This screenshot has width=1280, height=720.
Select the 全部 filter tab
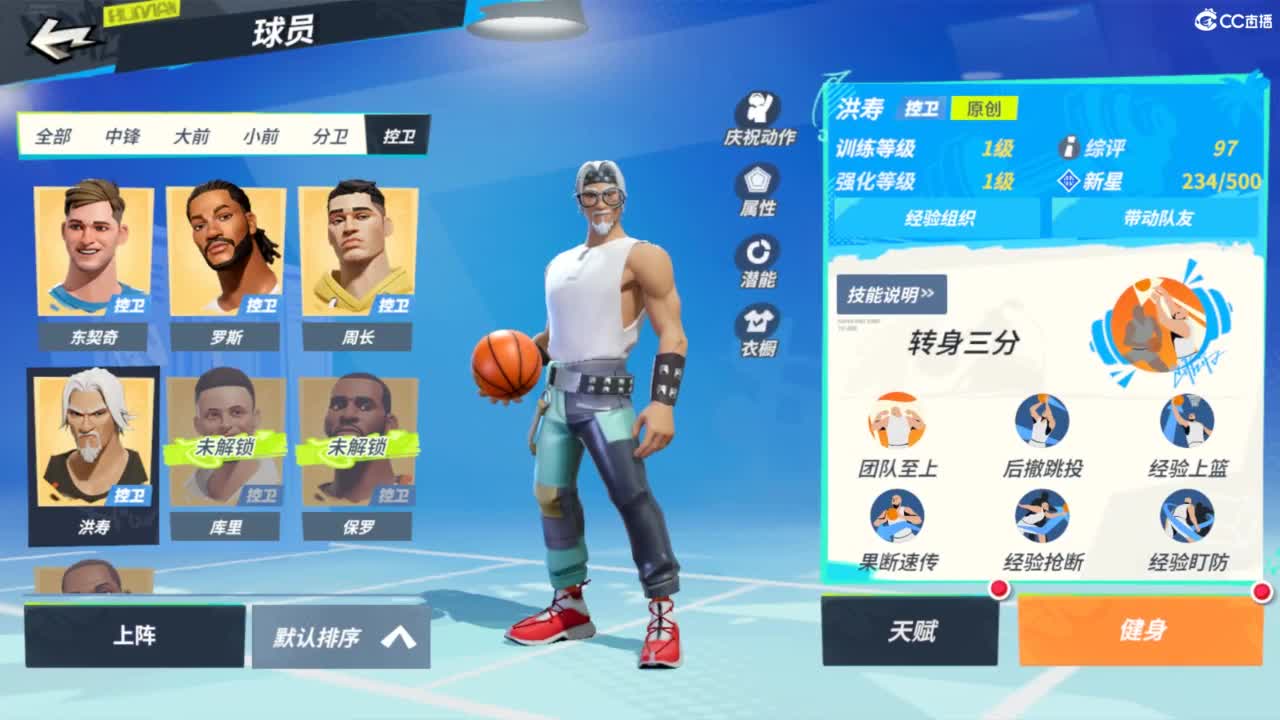(51, 137)
